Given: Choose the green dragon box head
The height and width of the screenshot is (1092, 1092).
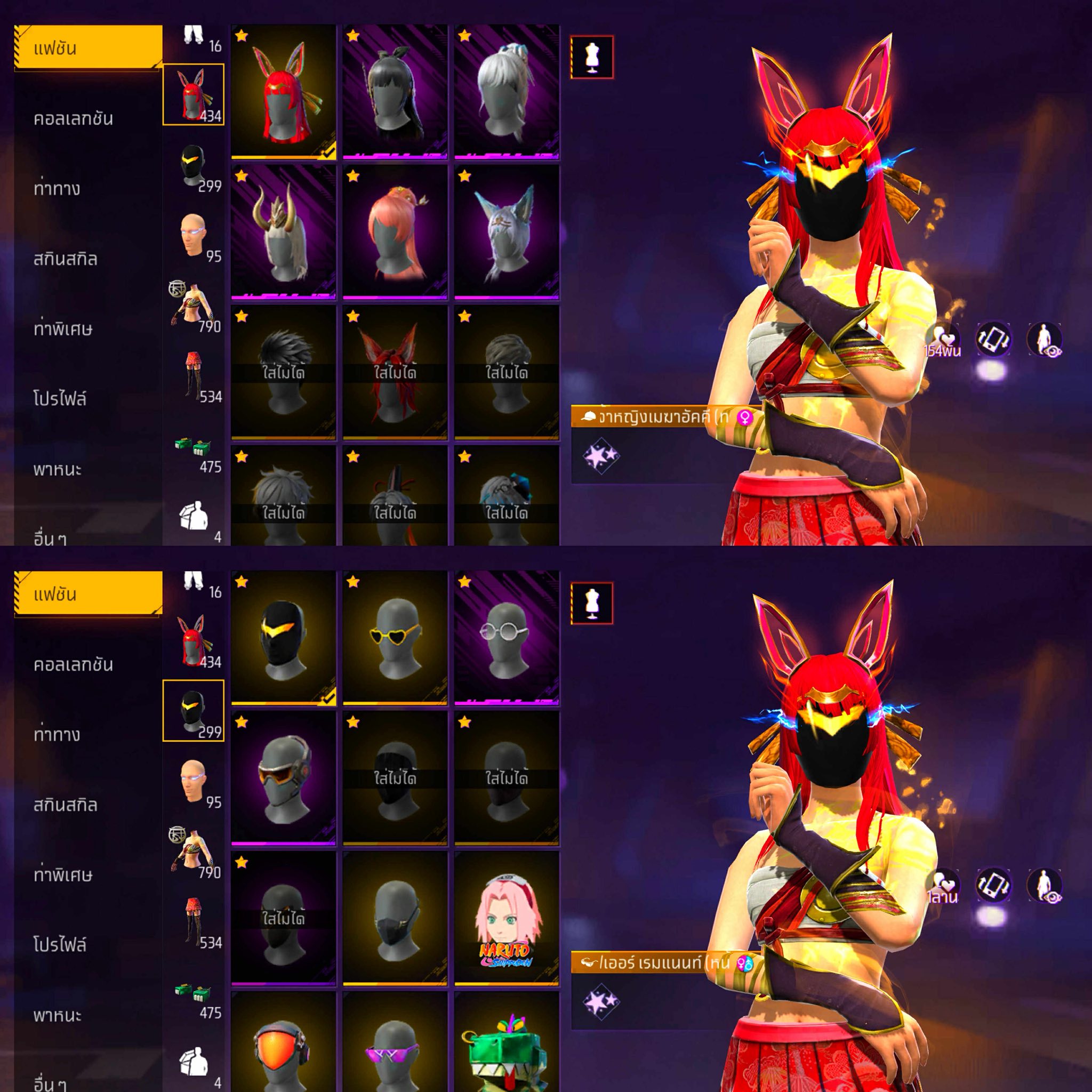Looking at the screenshot, I should point(507,1046).
